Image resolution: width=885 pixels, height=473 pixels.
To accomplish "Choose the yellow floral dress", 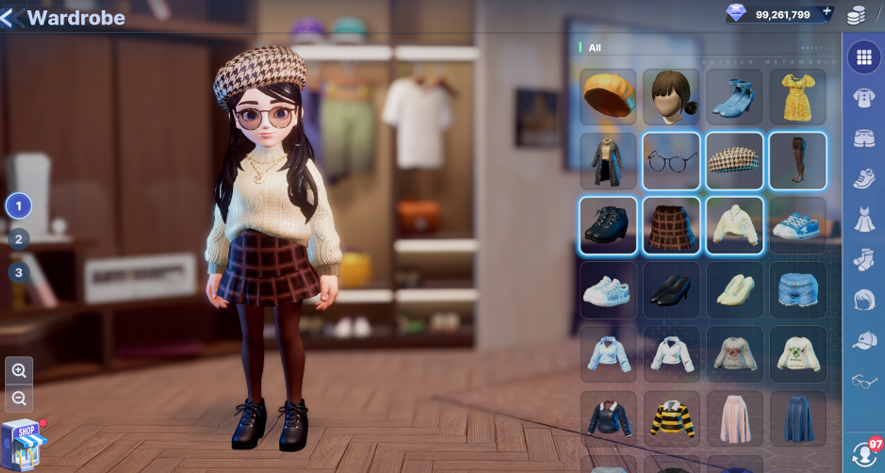I will 797,96.
